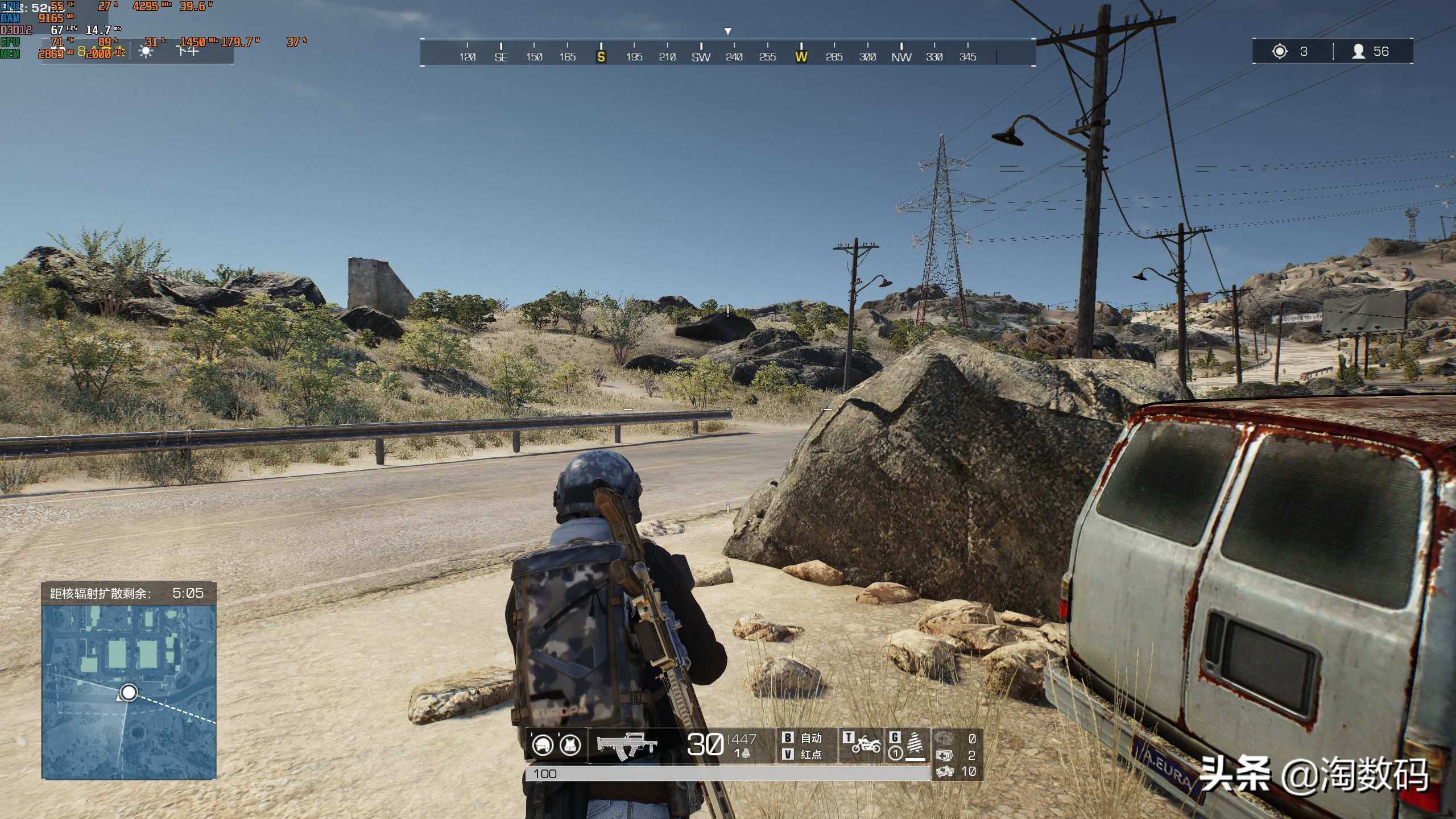Click the kill count crosshair icon
This screenshot has width=1456, height=819.
point(1279,52)
